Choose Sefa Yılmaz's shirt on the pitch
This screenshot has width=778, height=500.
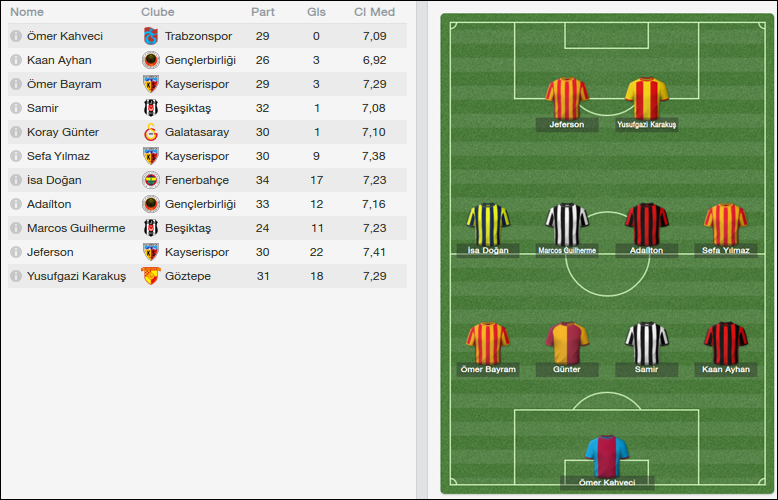pos(725,224)
